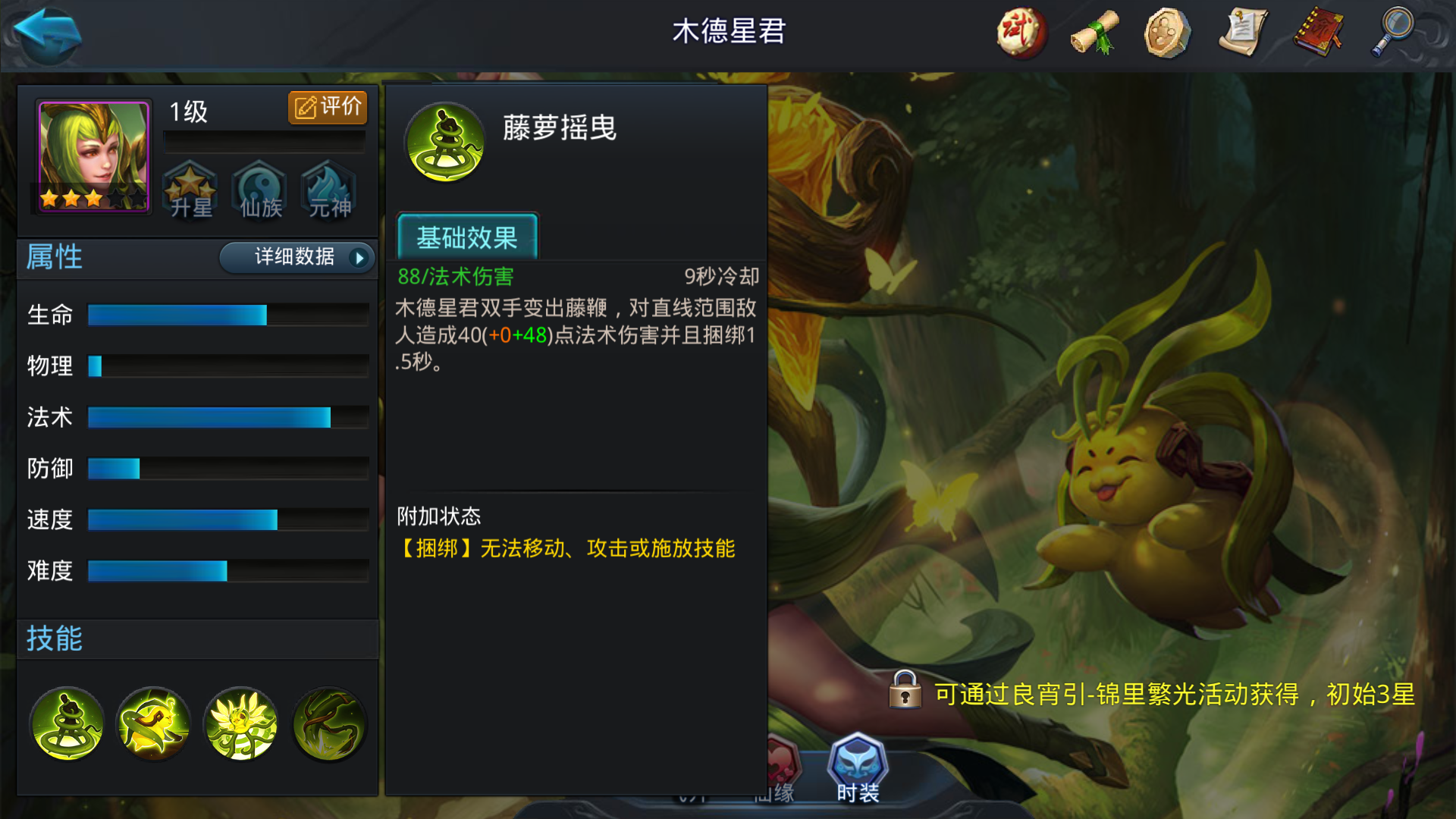Open the 元神 primordial spirit icon

pyautogui.click(x=328, y=190)
